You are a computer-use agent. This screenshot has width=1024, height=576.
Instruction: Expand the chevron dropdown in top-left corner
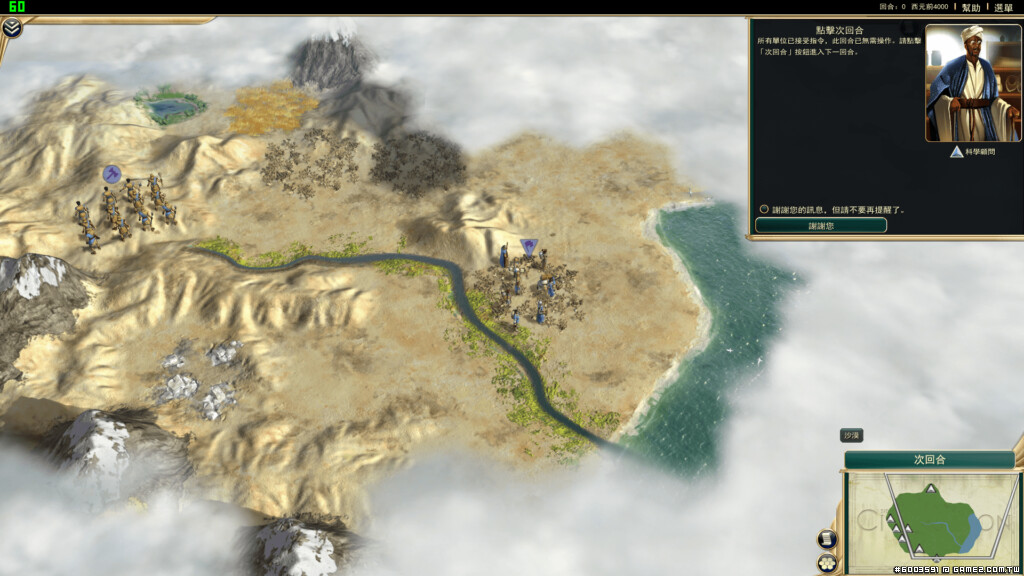(12, 28)
